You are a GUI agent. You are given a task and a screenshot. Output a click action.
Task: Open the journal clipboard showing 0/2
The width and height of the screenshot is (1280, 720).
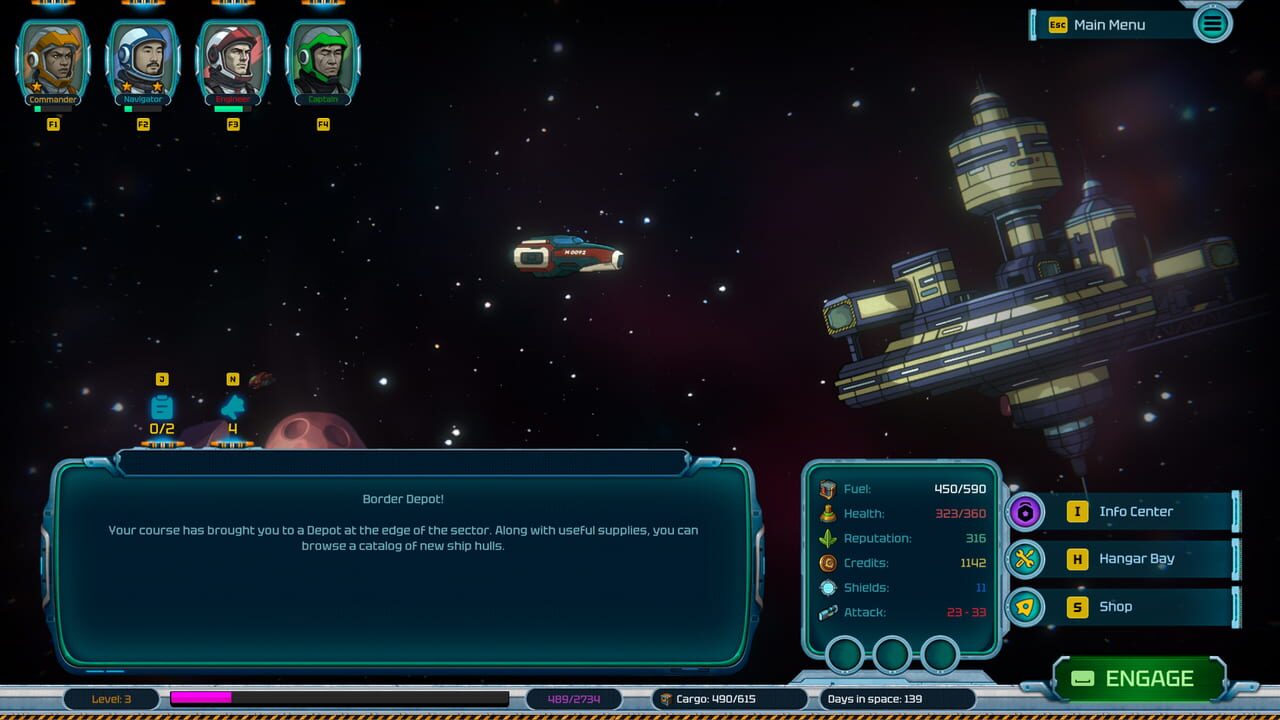tap(161, 406)
